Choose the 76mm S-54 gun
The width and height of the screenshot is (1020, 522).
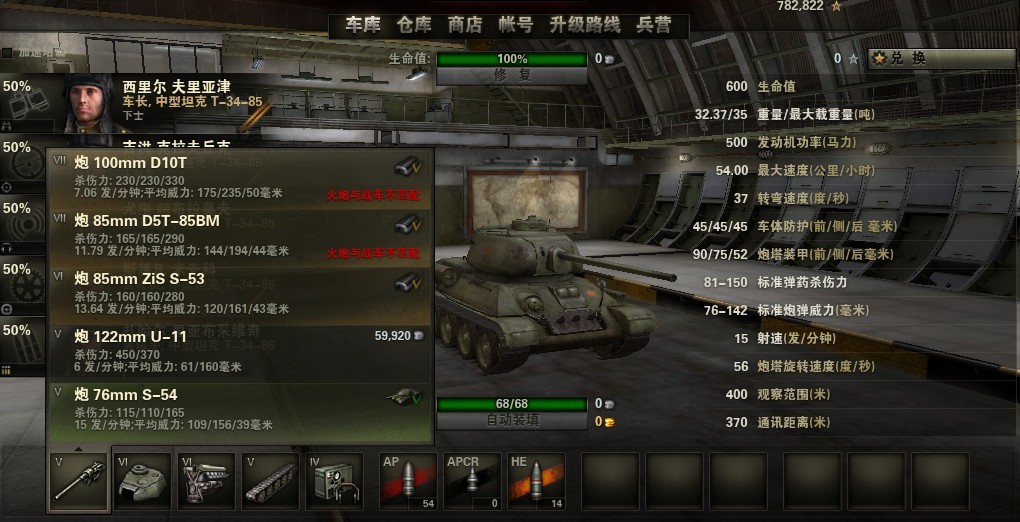240,412
